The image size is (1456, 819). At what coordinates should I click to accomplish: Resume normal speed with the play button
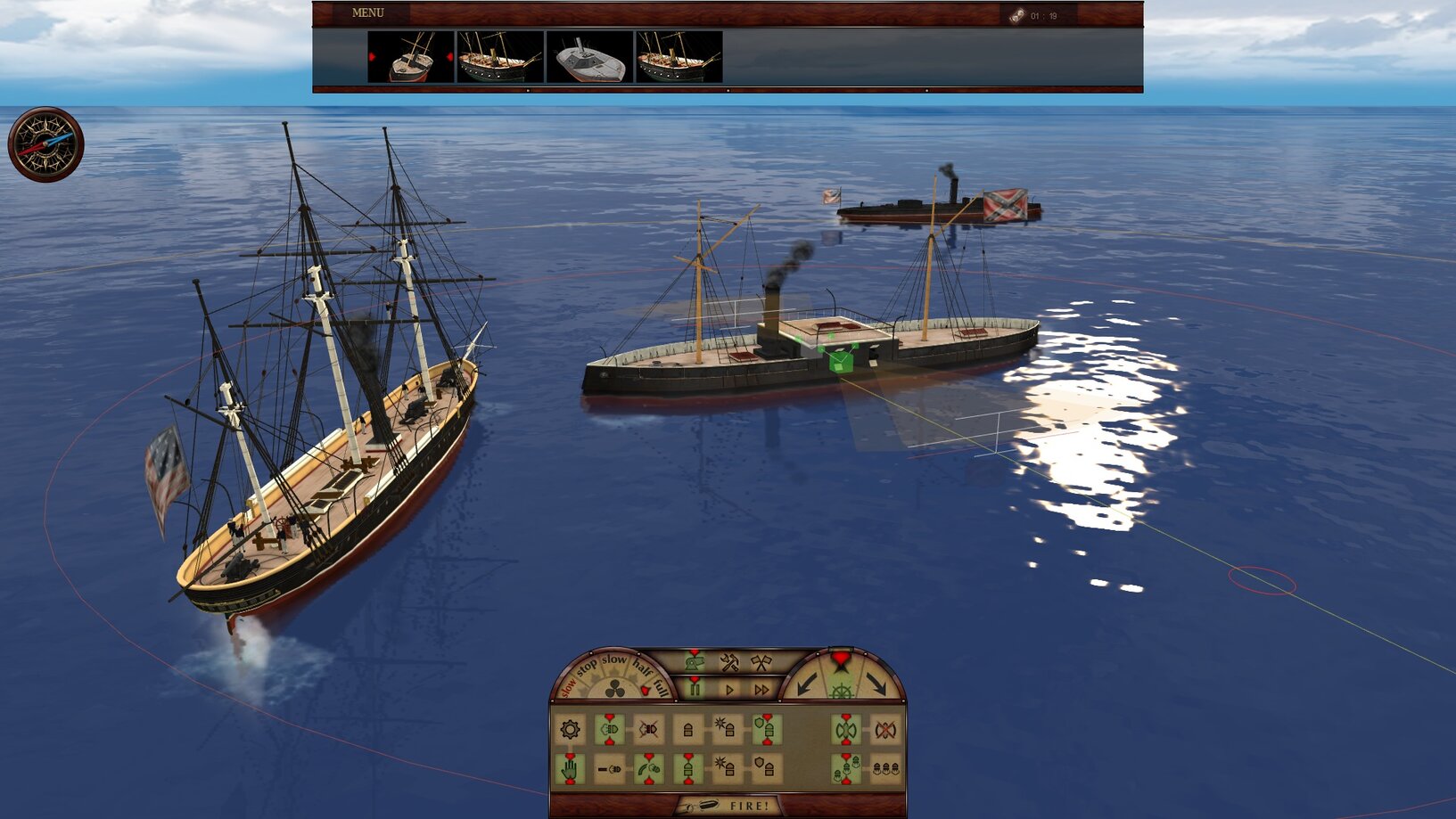point(729,690)
